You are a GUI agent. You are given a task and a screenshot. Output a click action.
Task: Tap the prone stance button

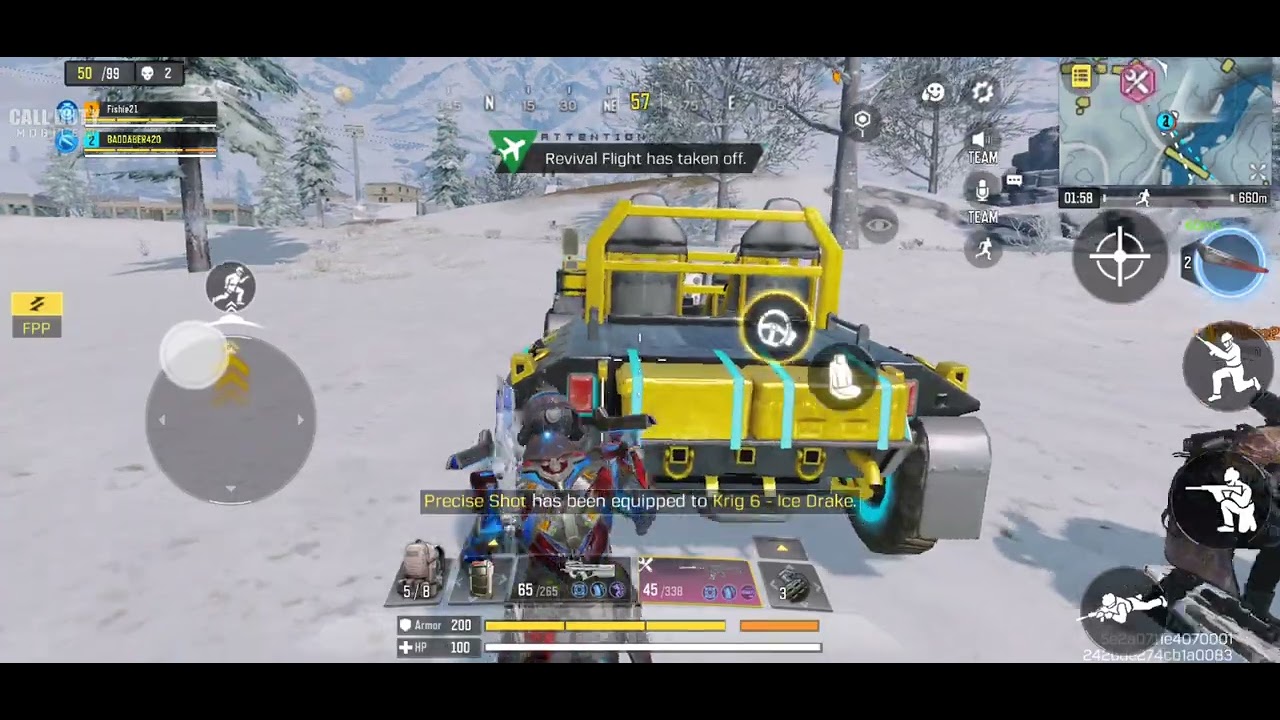click(1121, 603)
